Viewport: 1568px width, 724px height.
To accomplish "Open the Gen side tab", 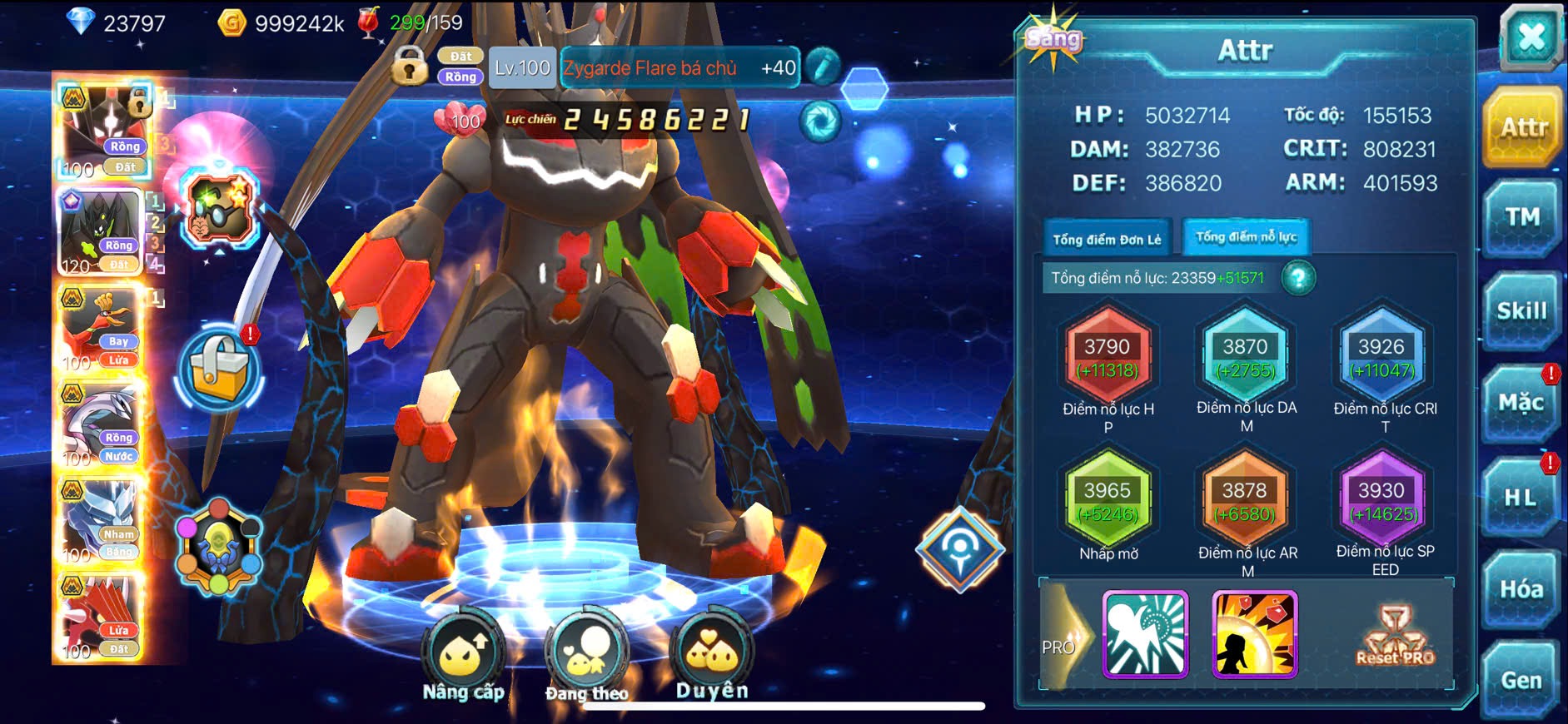I will coord(1521,681).
